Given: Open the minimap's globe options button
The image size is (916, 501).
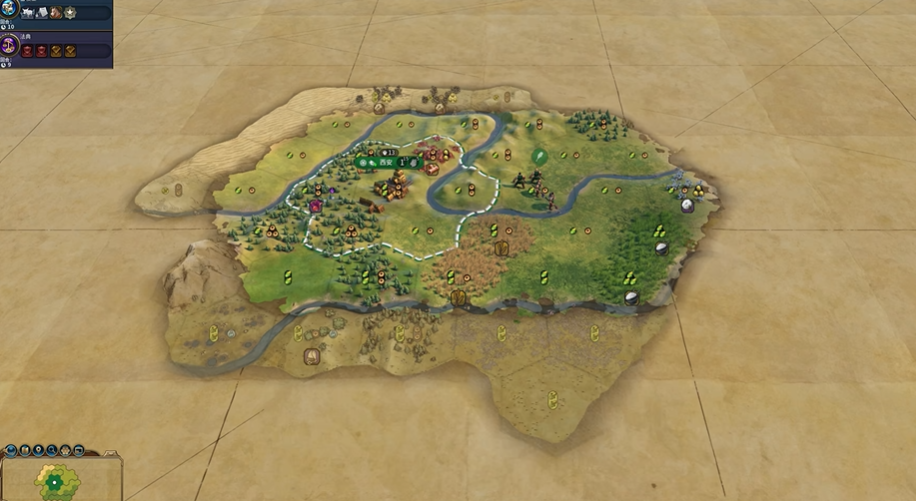Looking at the screenshot, I should pyautogui.click(x=11, y=451).
